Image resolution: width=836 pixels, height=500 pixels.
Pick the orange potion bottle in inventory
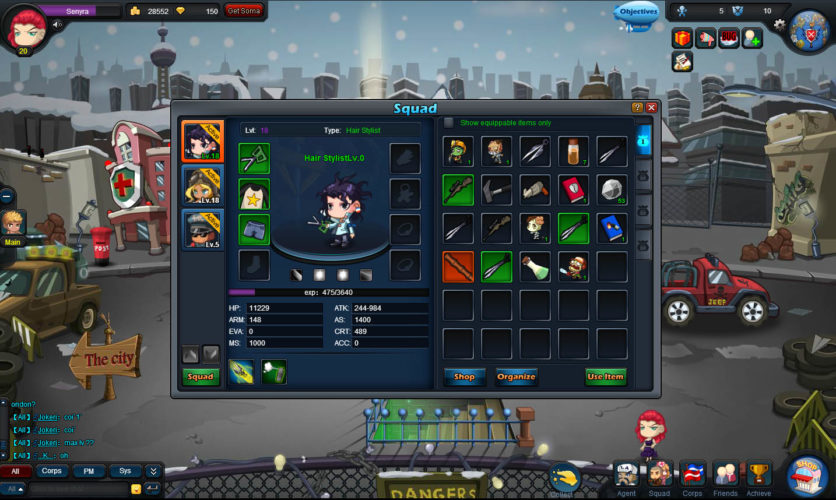(573, 151)
